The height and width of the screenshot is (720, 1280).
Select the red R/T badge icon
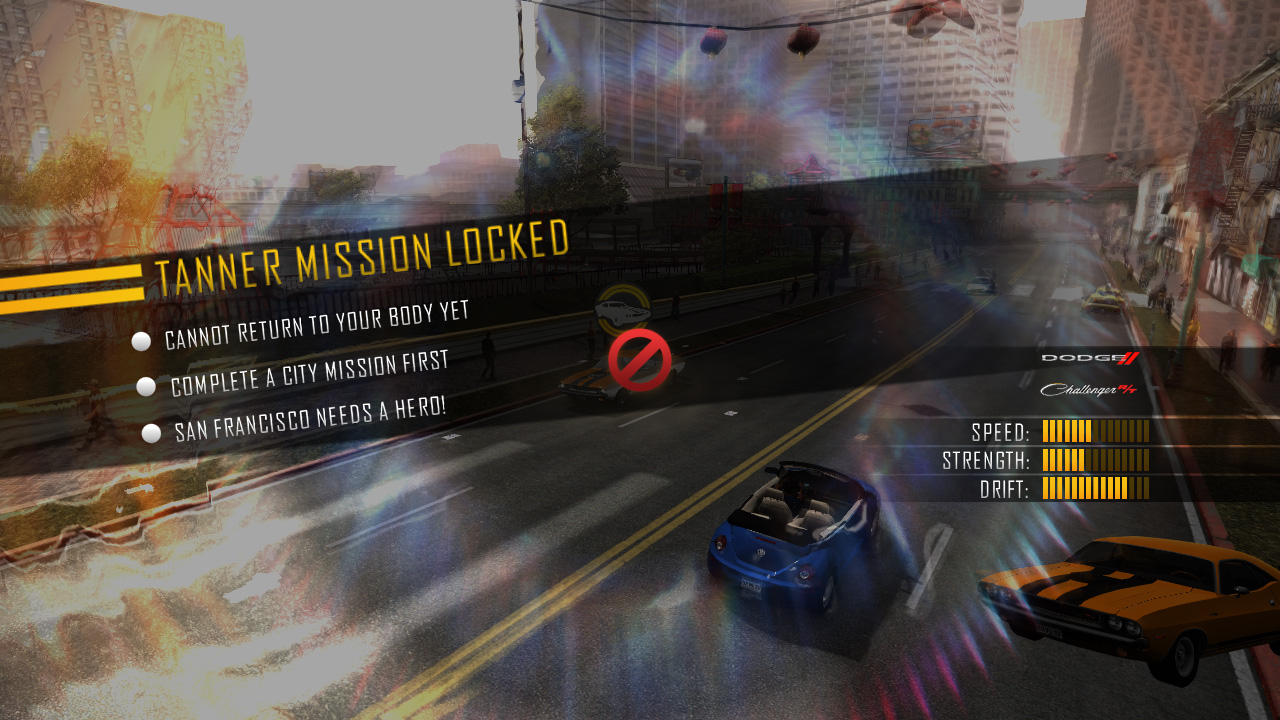(x=1128, y=390)
